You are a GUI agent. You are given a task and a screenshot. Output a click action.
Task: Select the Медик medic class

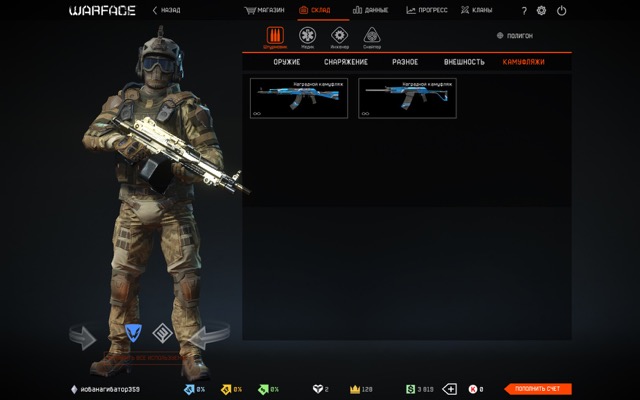[307, 36]
